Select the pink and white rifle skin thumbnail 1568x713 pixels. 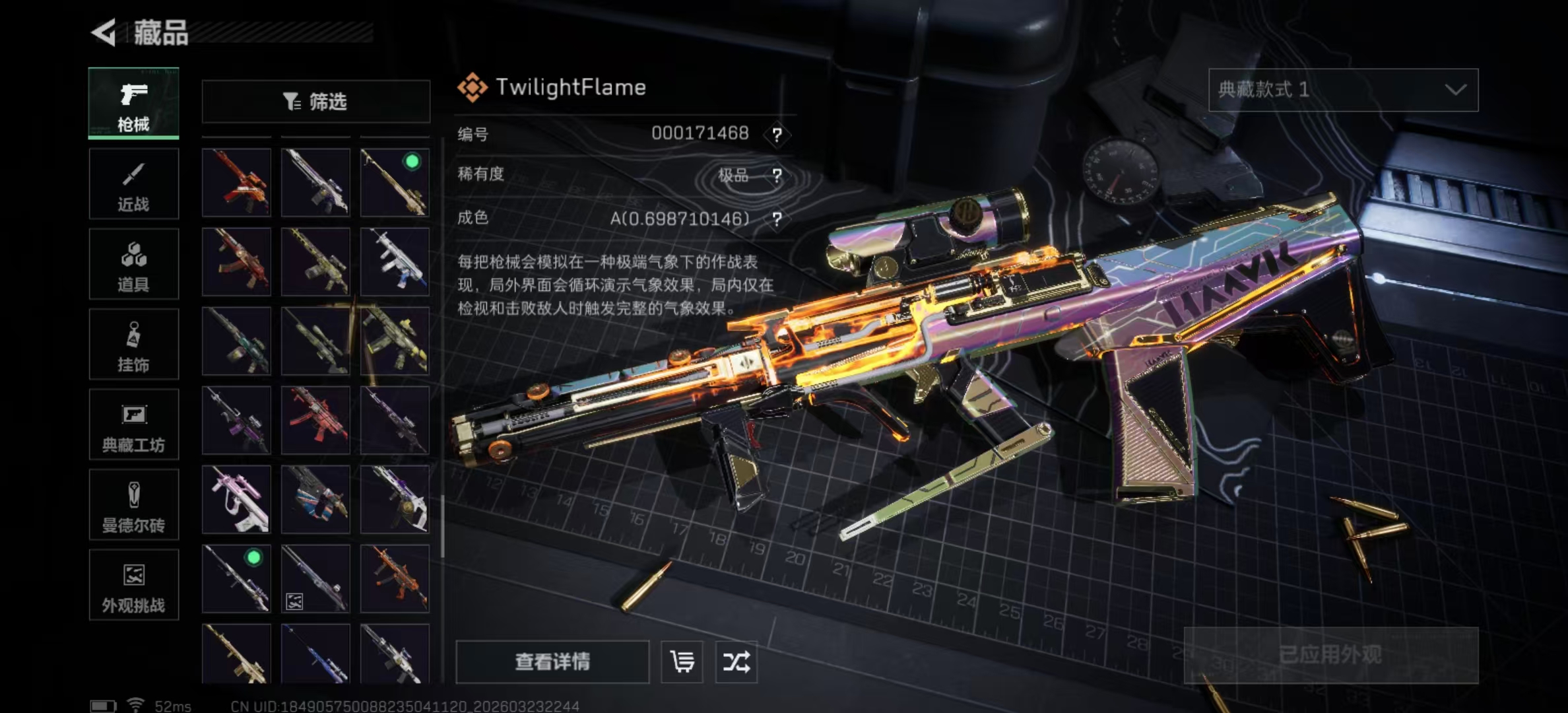pyautogui.click(x=236, y=499)
